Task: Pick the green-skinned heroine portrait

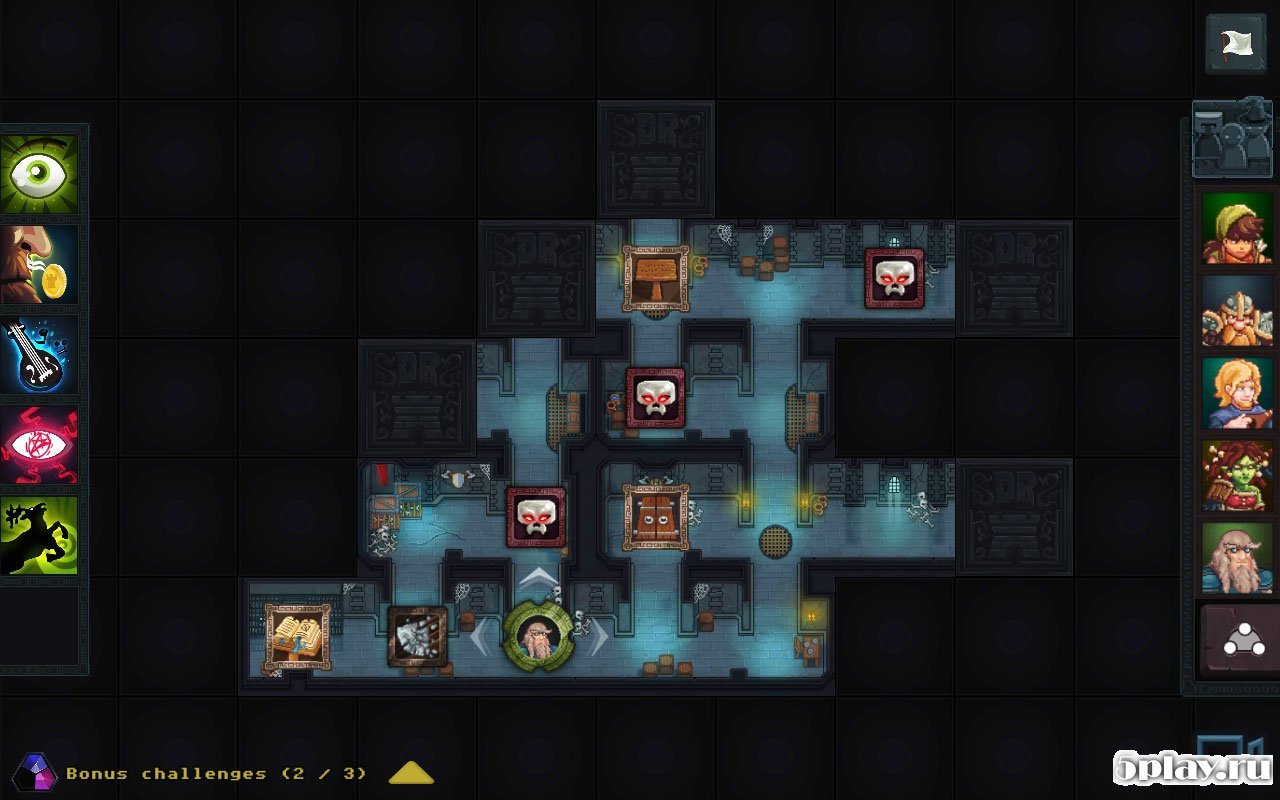Action: [1238, 476]
